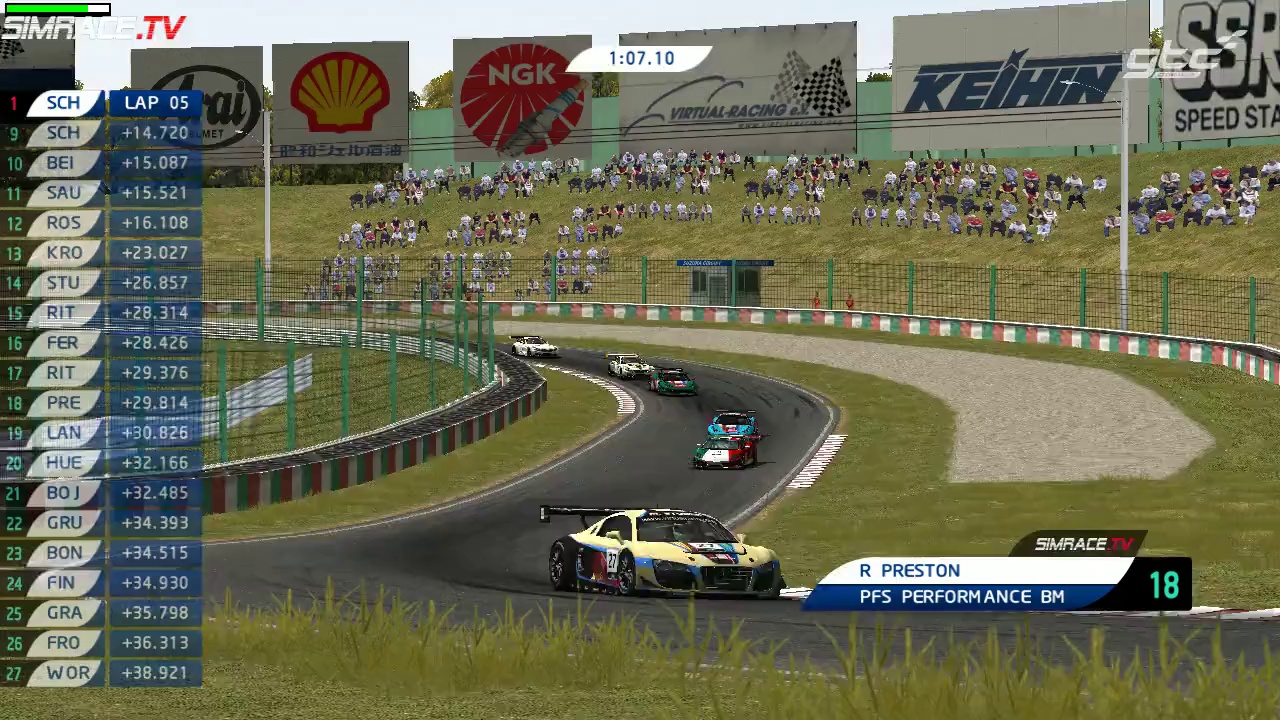The height and width of the screenshot is (720, 1280).
Task: Select driver LAN in position 19
Action: point(64,433)
